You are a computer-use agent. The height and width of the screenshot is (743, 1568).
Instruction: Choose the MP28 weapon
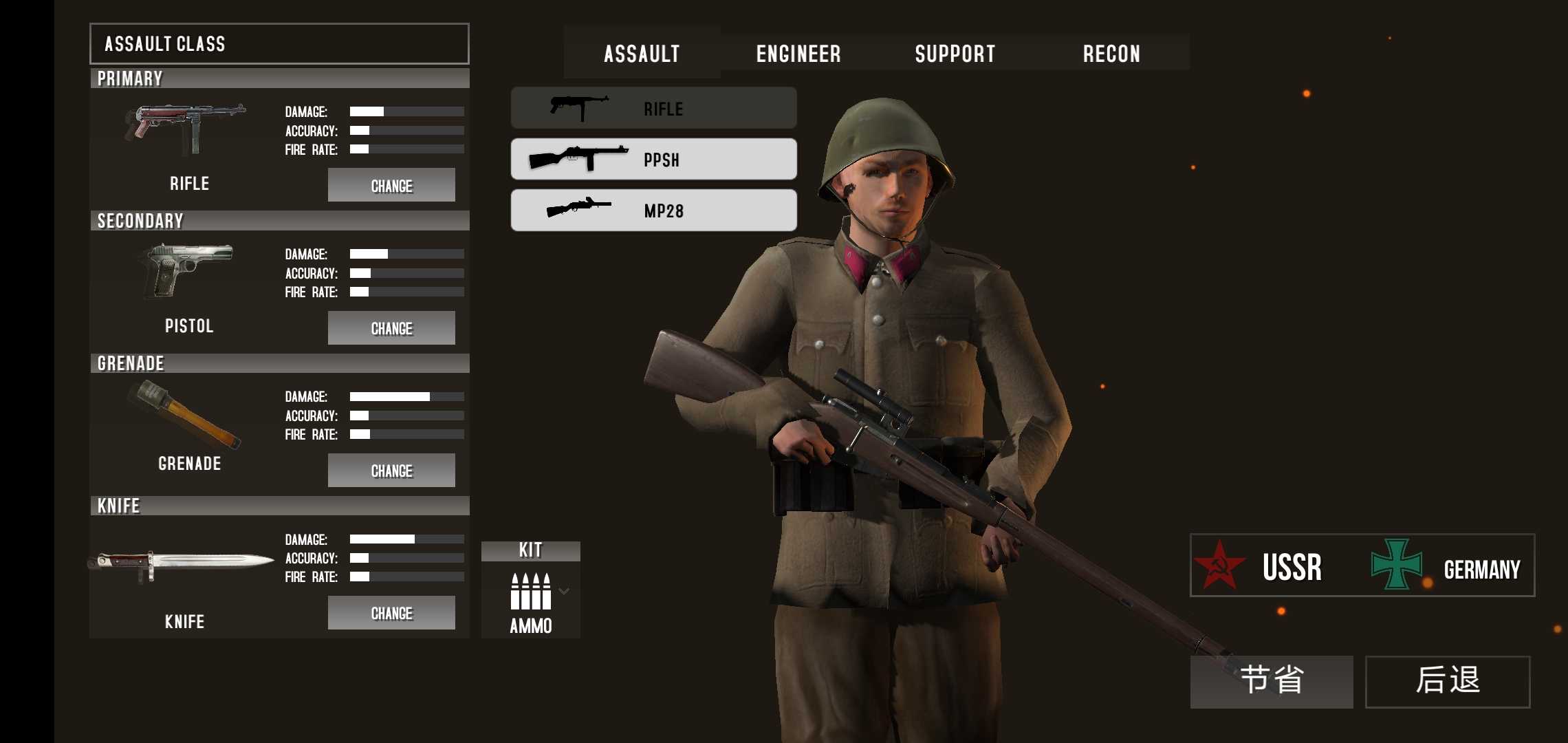pyautogui.click(x=653, y=211)
